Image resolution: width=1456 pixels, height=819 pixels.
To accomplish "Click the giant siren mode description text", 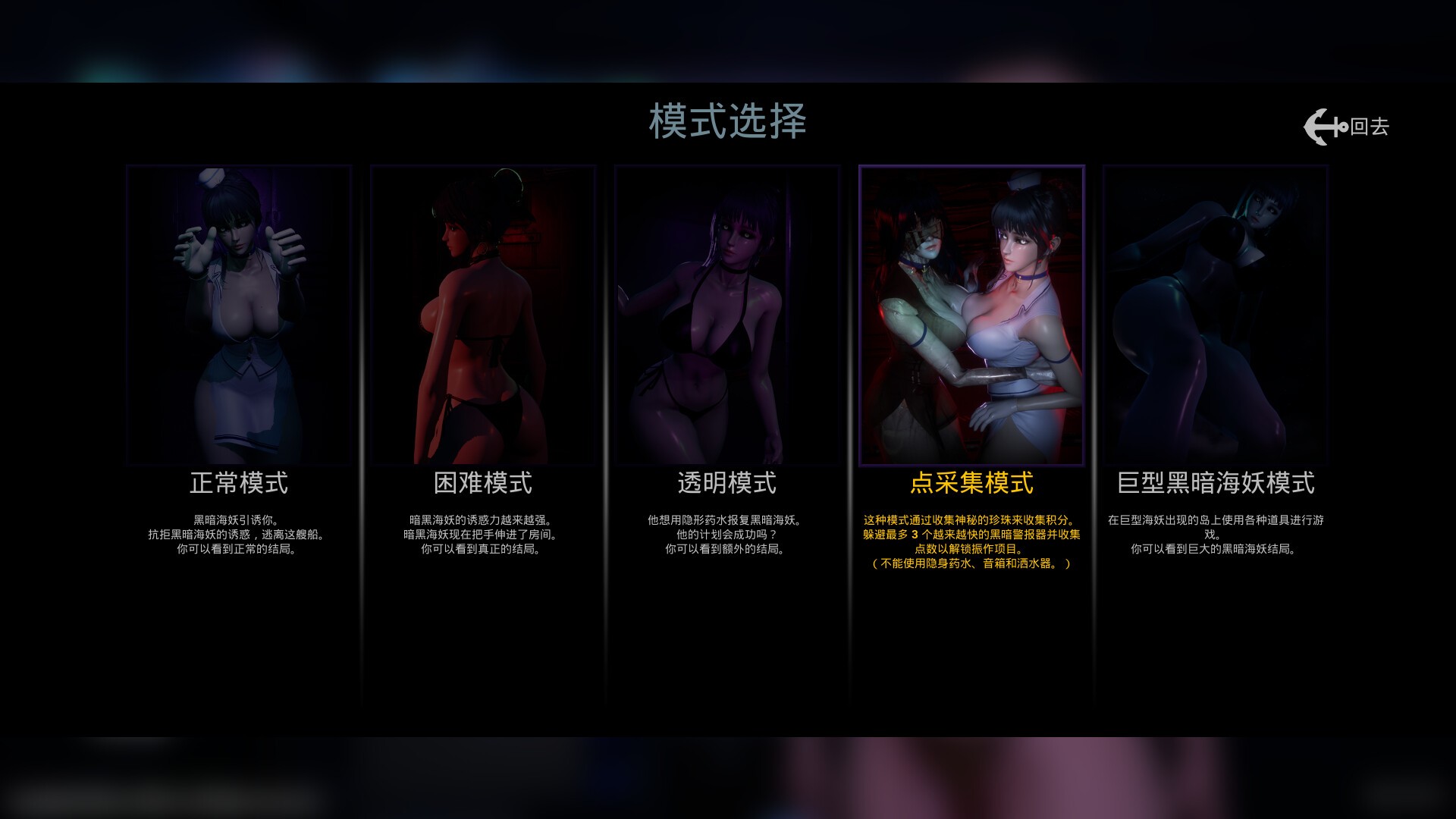I will (x=1216, y=532).
